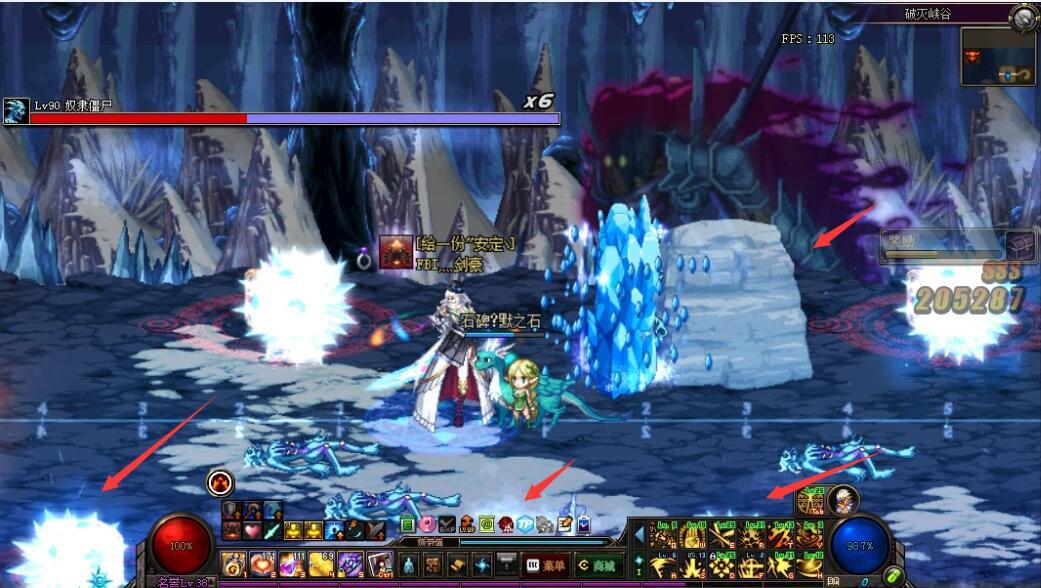Click the round compass button above the minimap
Viewport: 1041px width, 588px height.
pyautogui.click(x=1023, y=16)
